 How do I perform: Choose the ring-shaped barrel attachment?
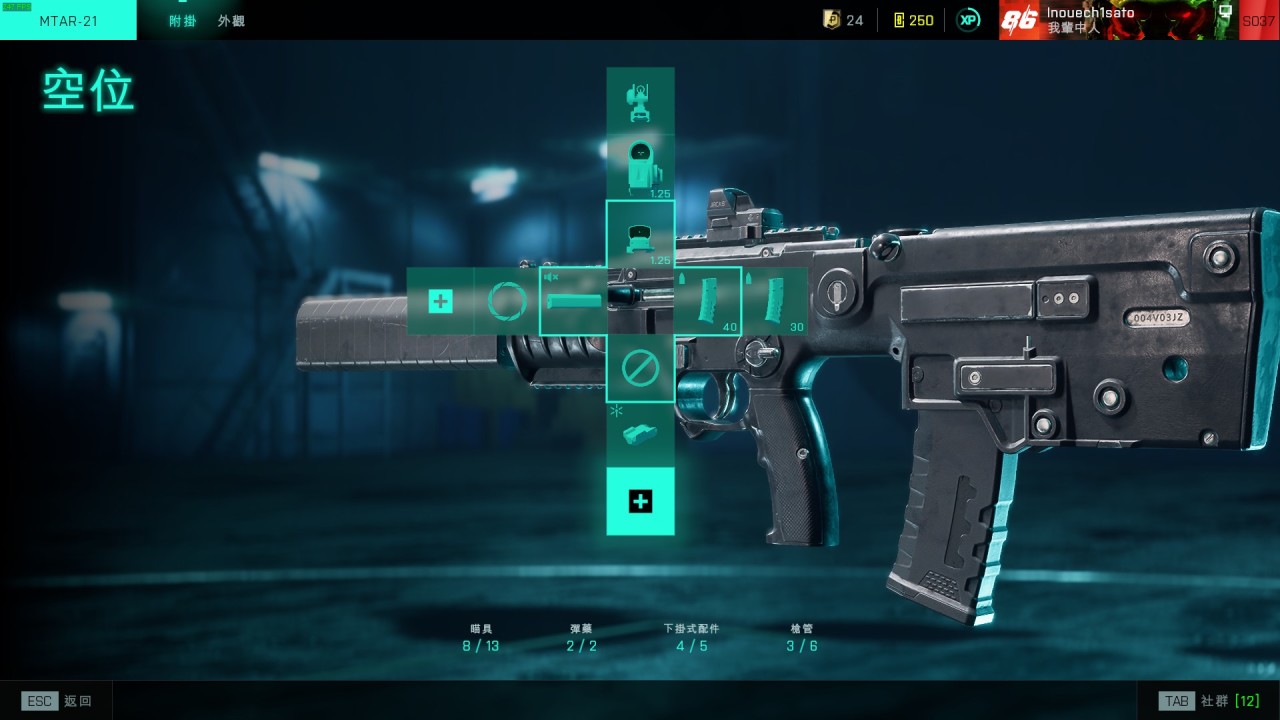(x=506, y=301)
